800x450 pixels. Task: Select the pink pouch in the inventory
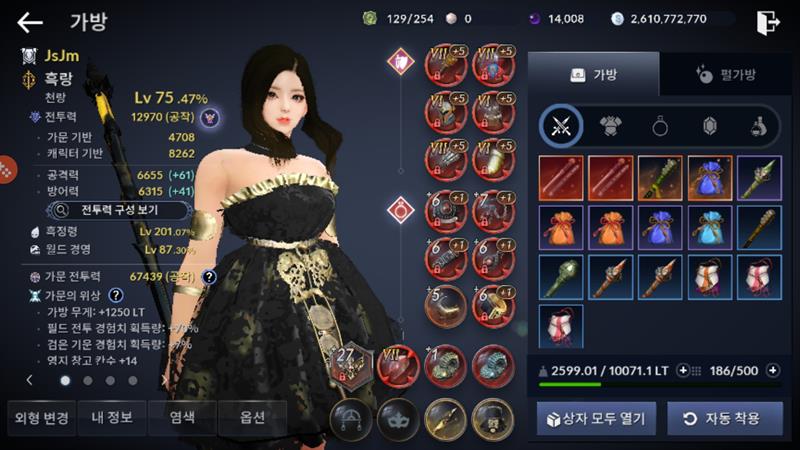click(562, 327)
